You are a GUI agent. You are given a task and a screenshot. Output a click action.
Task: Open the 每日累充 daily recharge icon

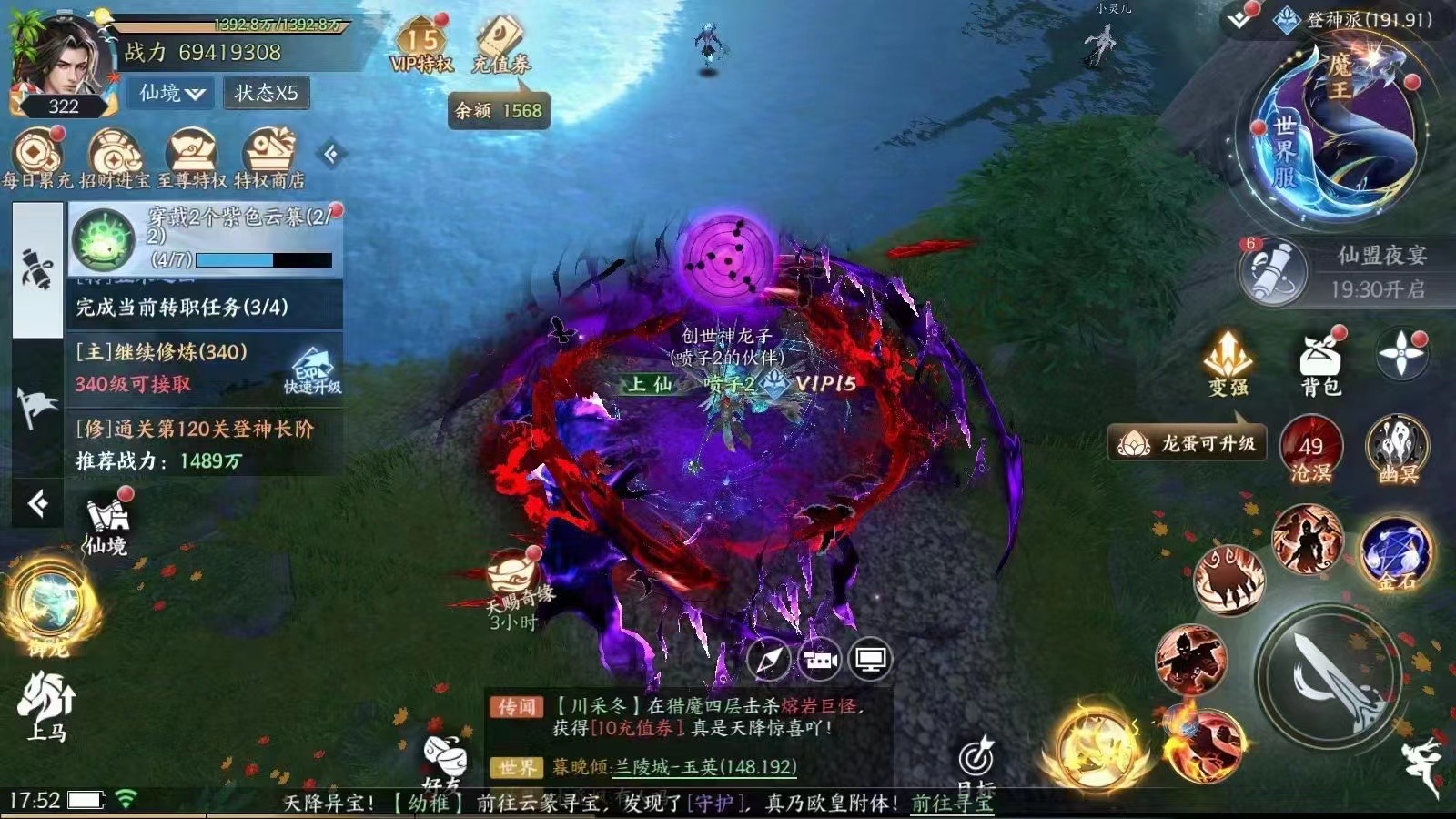click(37, 158)
